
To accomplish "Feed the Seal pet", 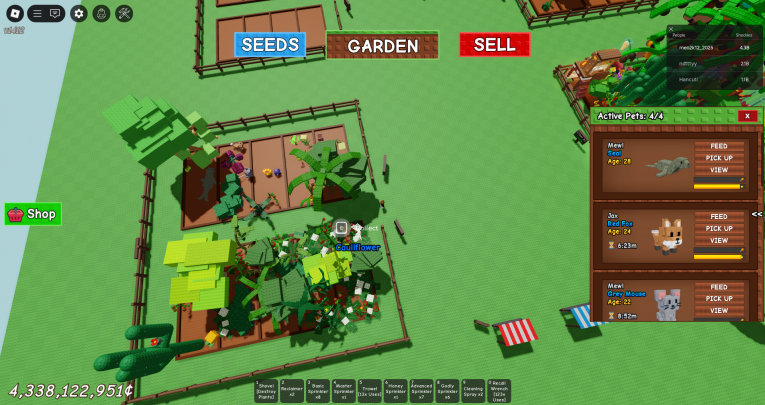I will (x=718, y=146).
